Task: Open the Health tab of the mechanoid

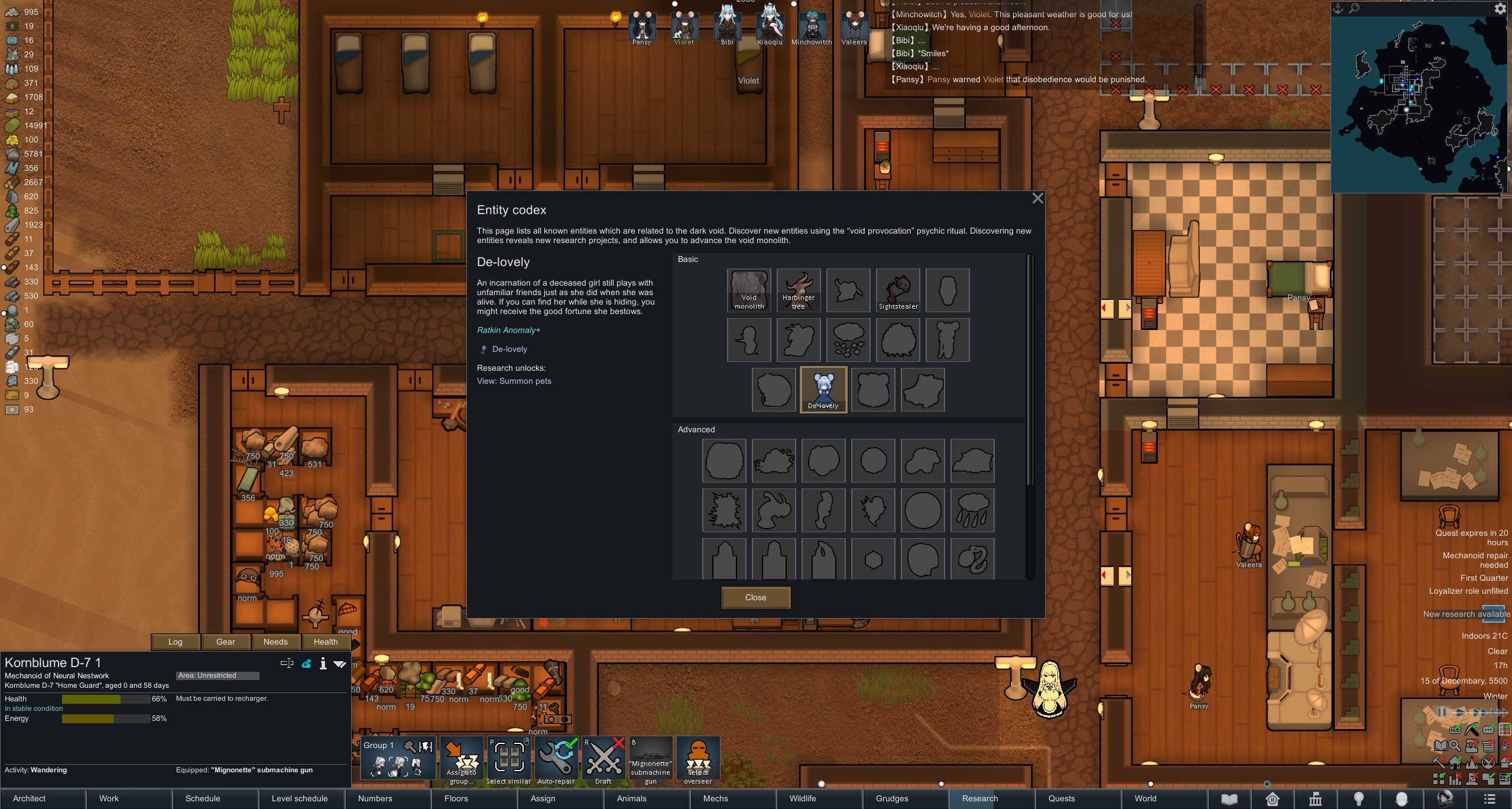Action: 326,642
